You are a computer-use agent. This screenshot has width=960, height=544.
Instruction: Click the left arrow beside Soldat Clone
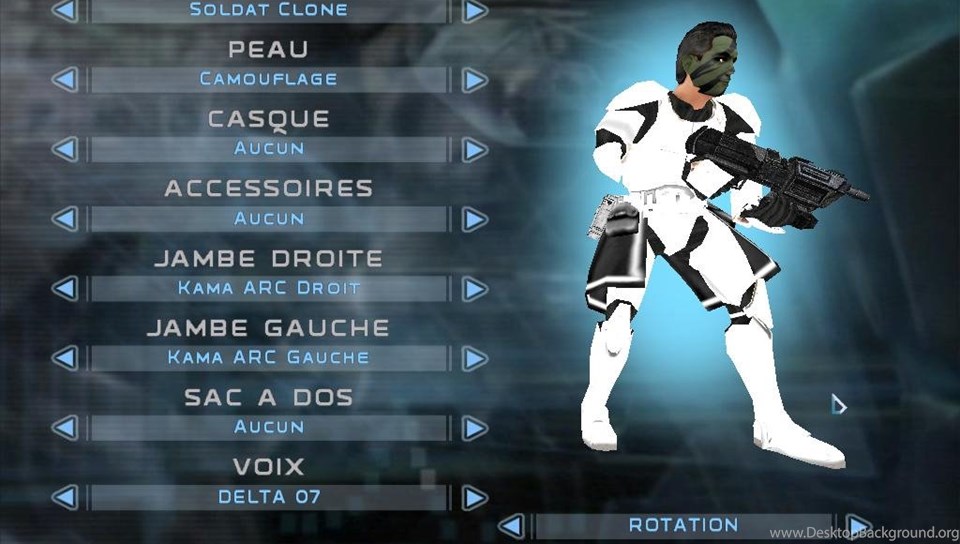64,10
